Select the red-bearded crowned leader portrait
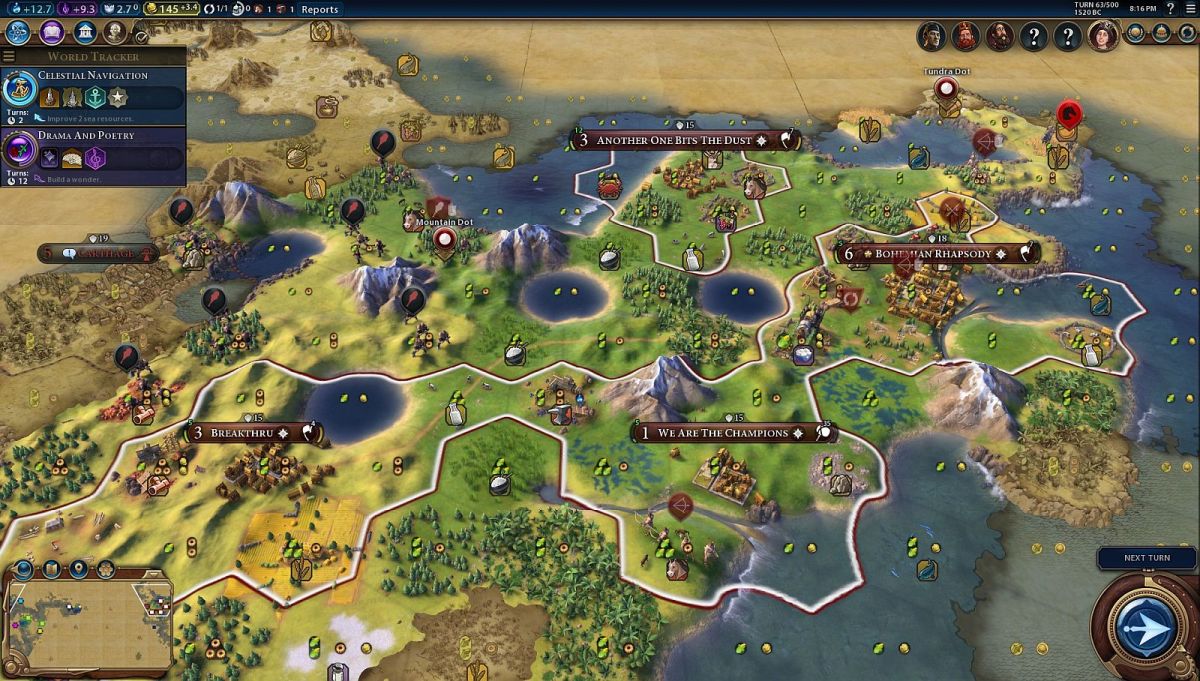The width and height of the screenshot is (1200, 681). (965, 37)
